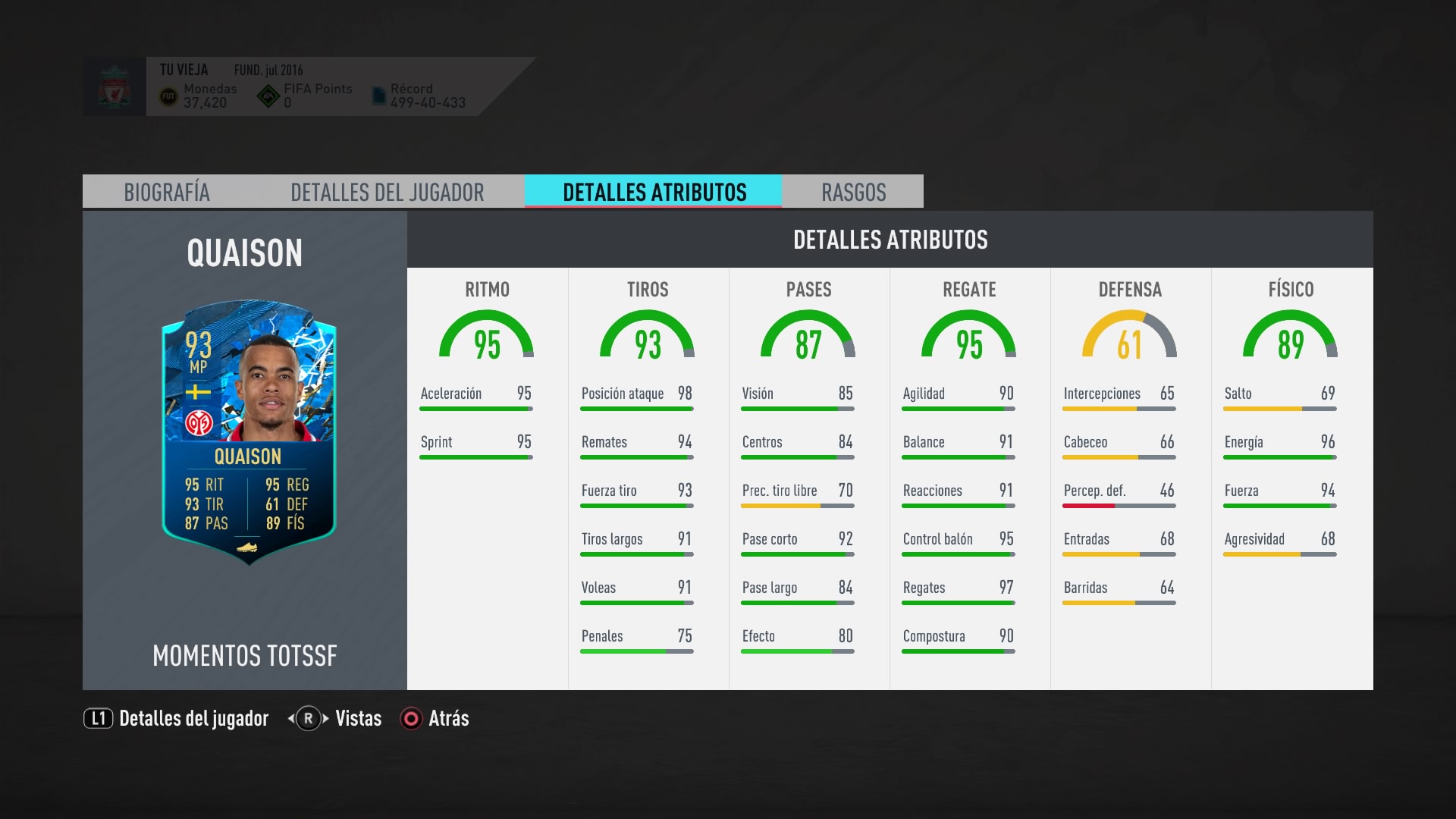Expand the TIROS attribute column
The image size is (1456, 819).
[x=648, y=290]
